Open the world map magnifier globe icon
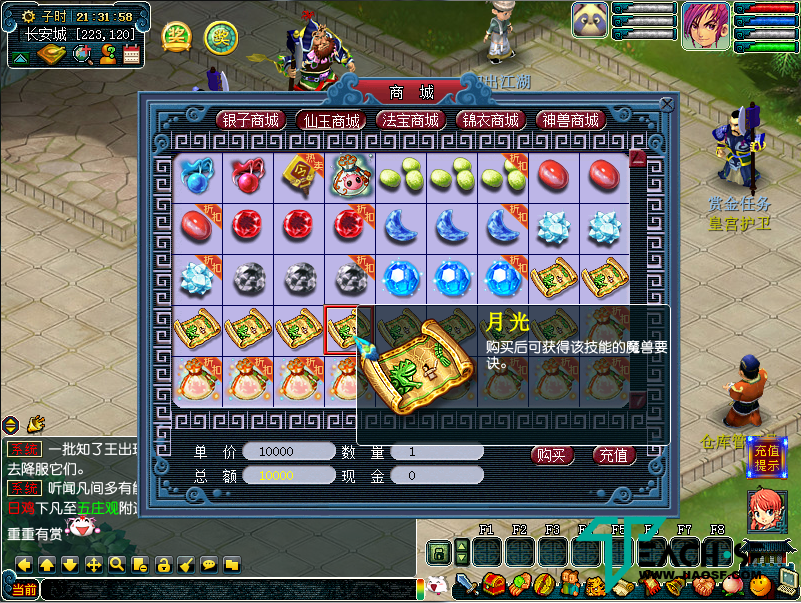 click(82, 54)
